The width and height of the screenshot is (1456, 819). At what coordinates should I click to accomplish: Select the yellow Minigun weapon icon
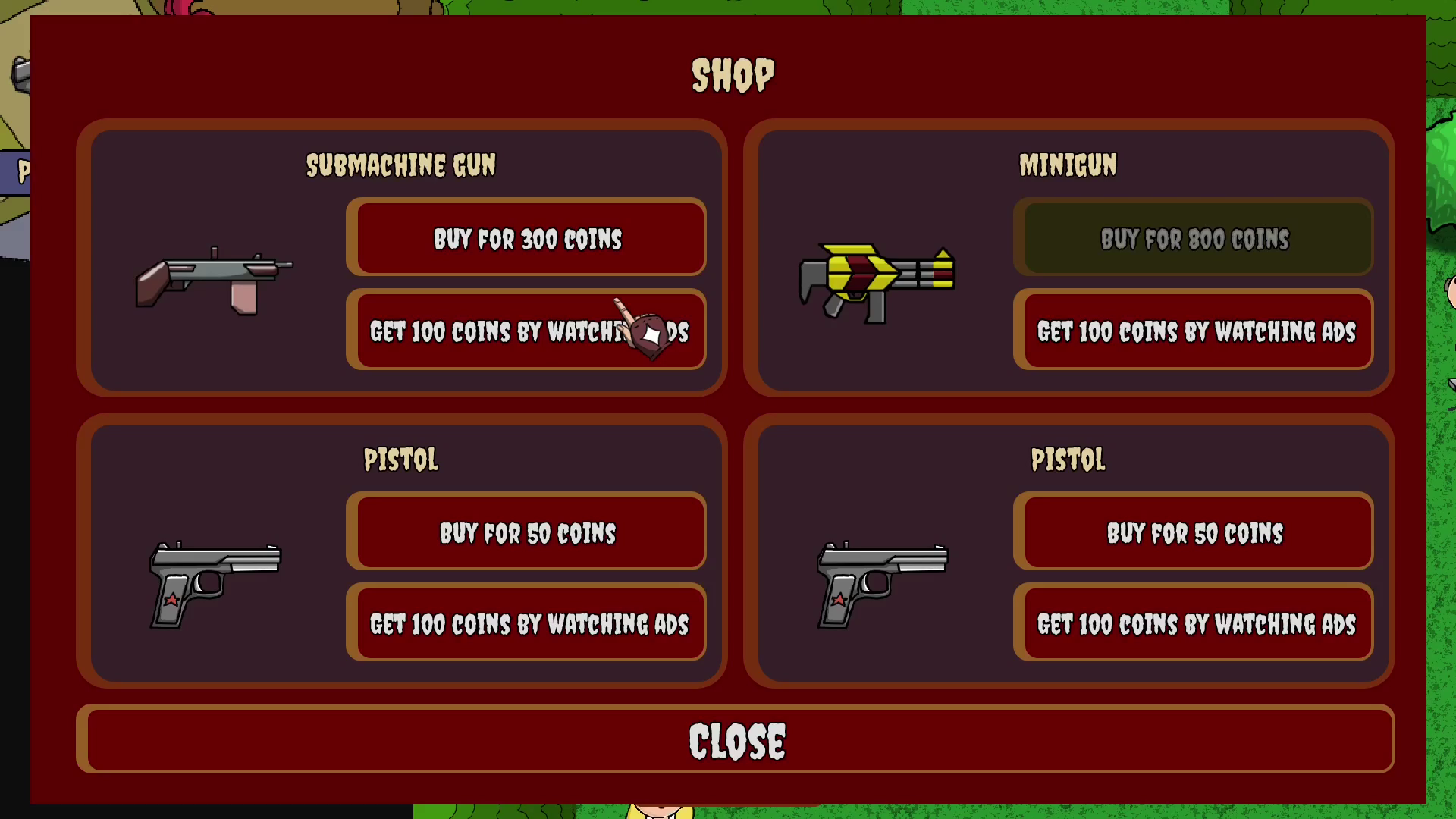876,281
